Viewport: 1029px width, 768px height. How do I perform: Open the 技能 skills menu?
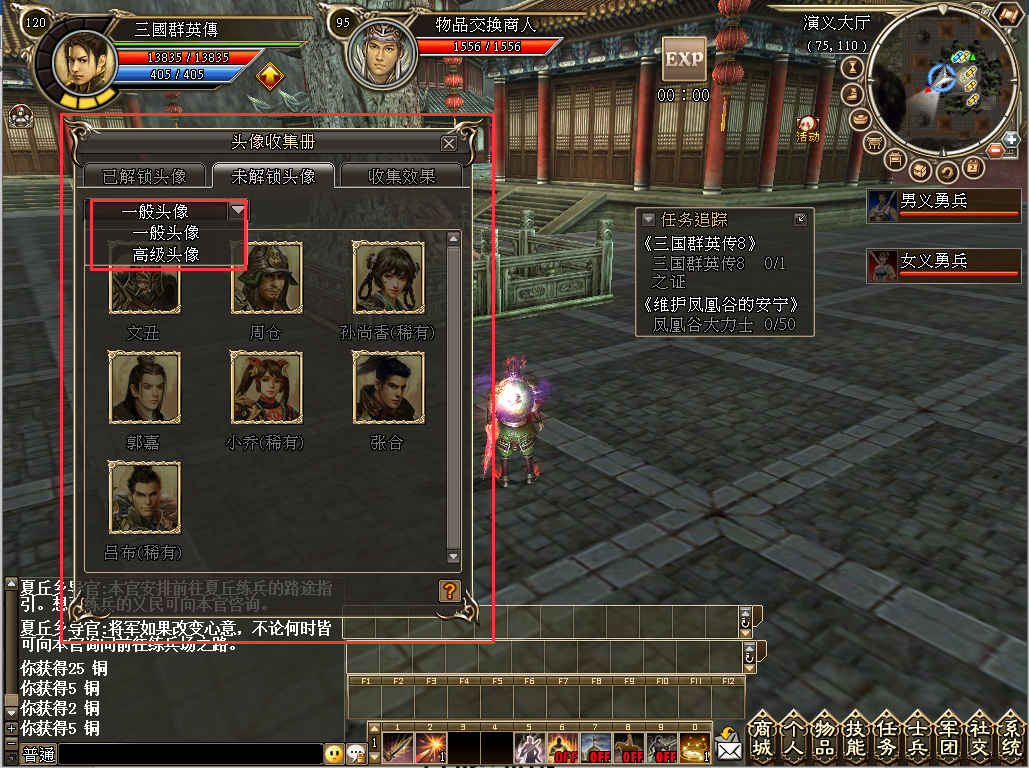click(x=855, y=737)
